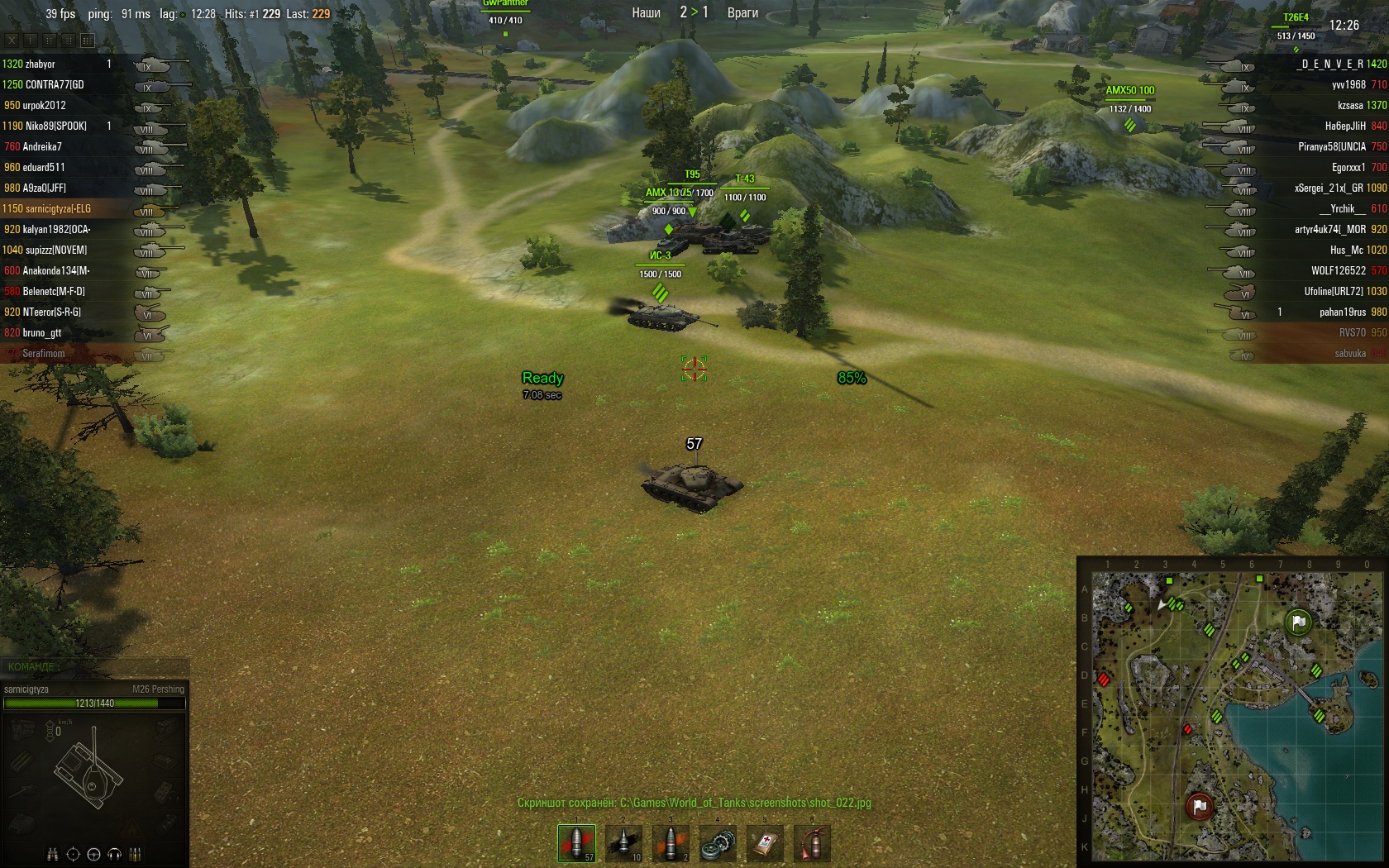Choose the high-explosive shell with 2 rounds
This screenshot has height=868, width=1389.
[671, 843]
